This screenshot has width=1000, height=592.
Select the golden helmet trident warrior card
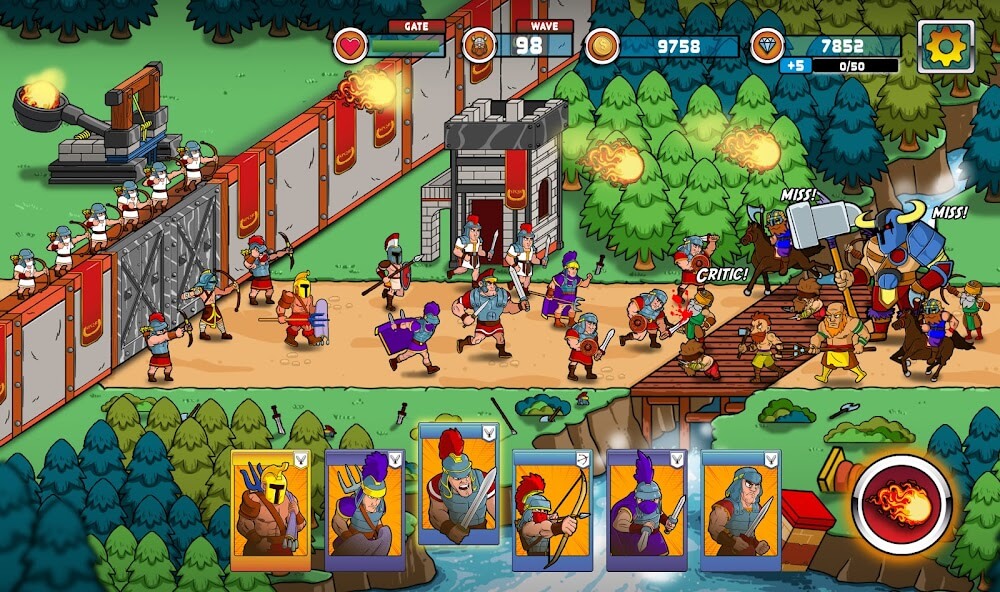271,510
